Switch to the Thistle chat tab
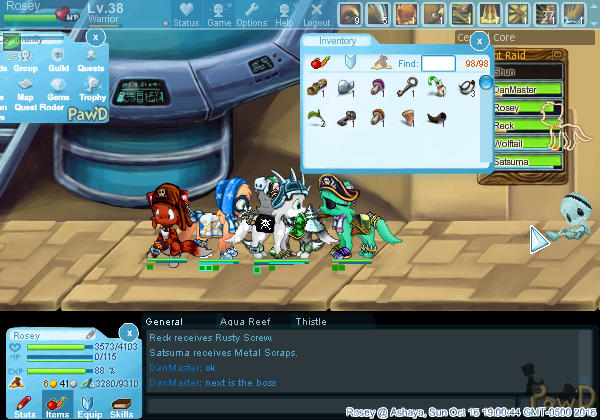The width and height of the screenshot is (600, 420). 310,322
